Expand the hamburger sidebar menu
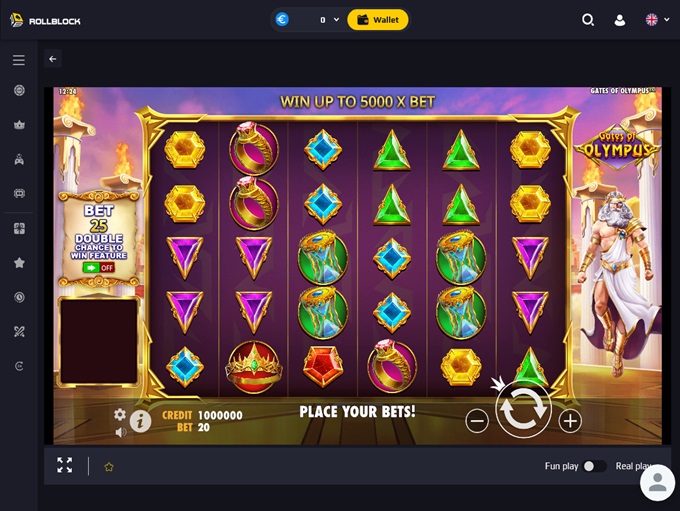Viewport: 680px width, 511px height. (19, 60)
